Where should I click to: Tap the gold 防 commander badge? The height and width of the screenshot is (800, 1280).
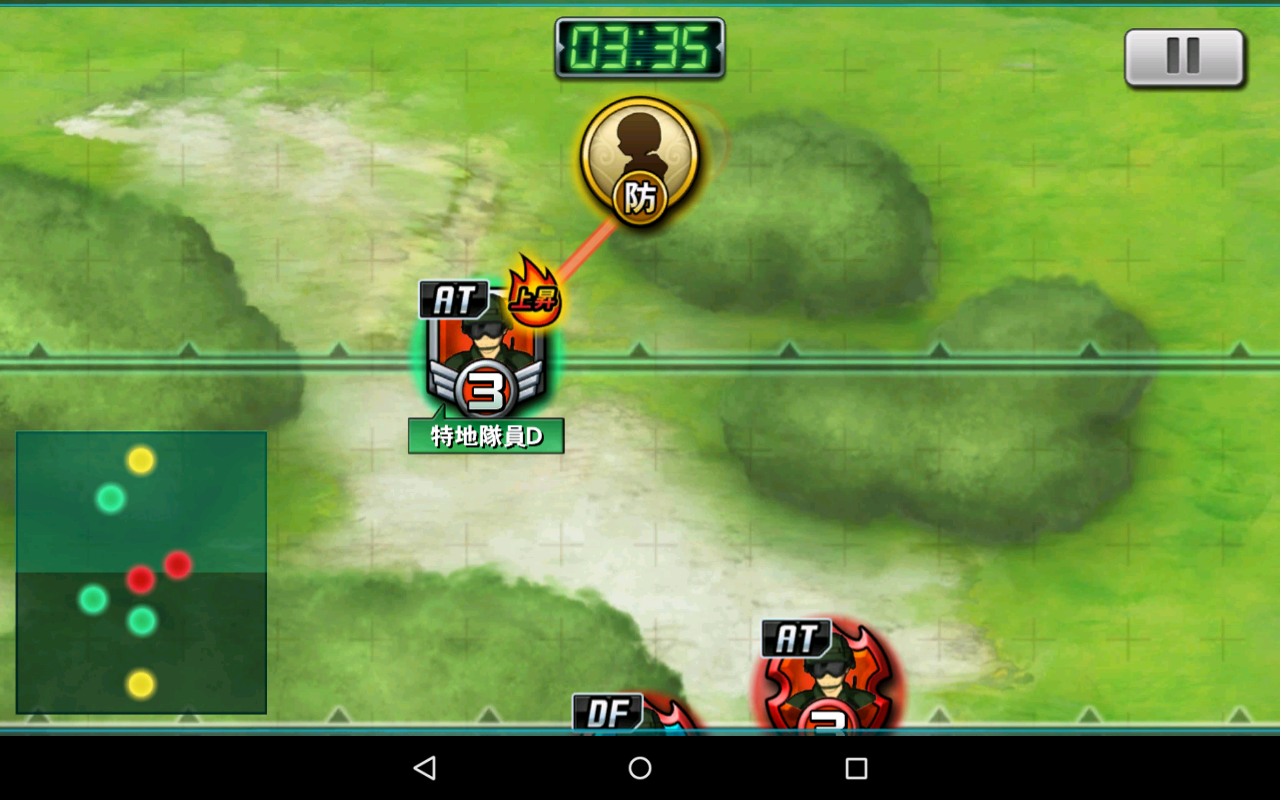click(x=639, y=162)
